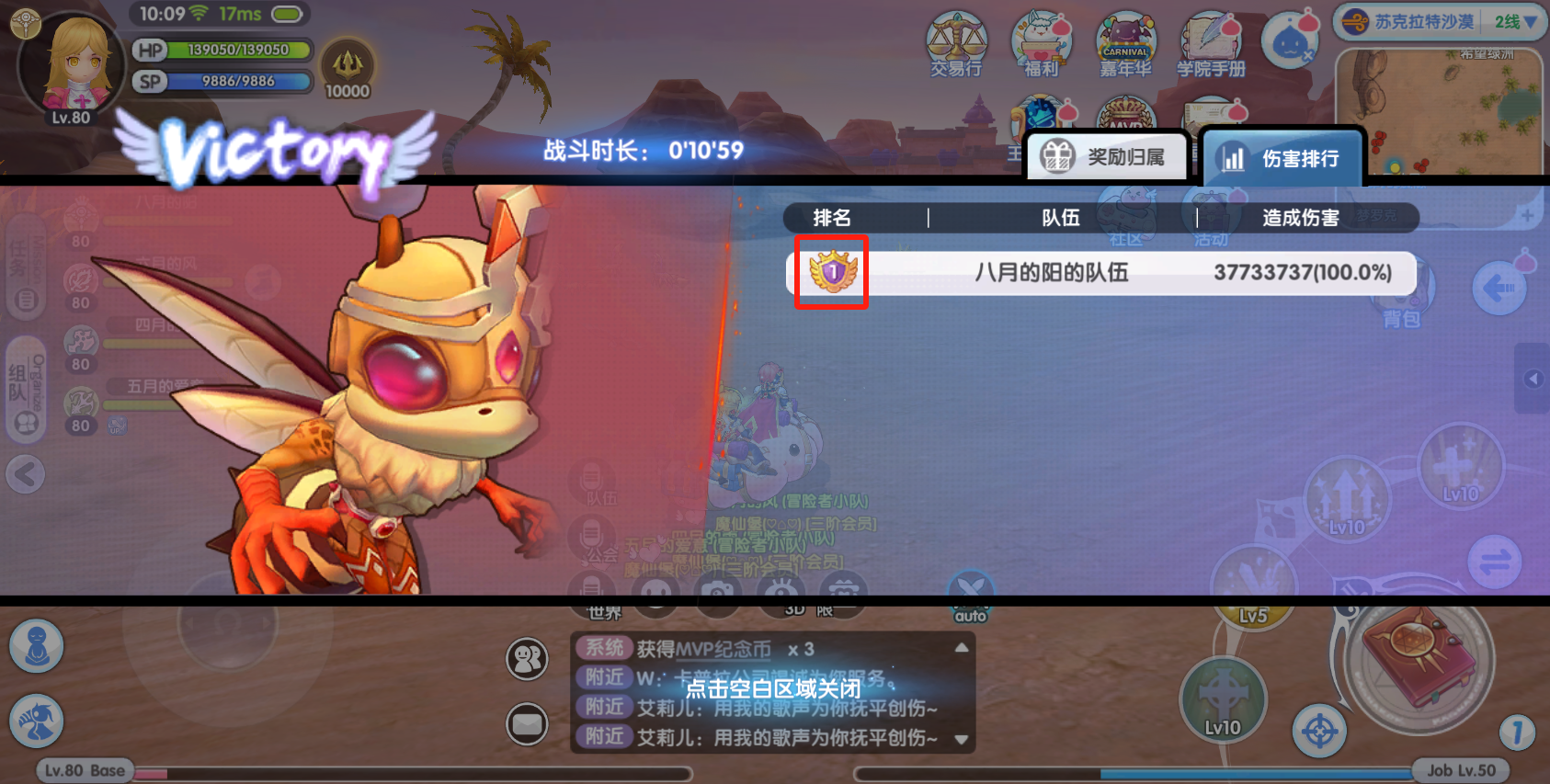Select the blue target lock-on icon
This screenshot has width=1550, height=784.
tap(1321, 732)
